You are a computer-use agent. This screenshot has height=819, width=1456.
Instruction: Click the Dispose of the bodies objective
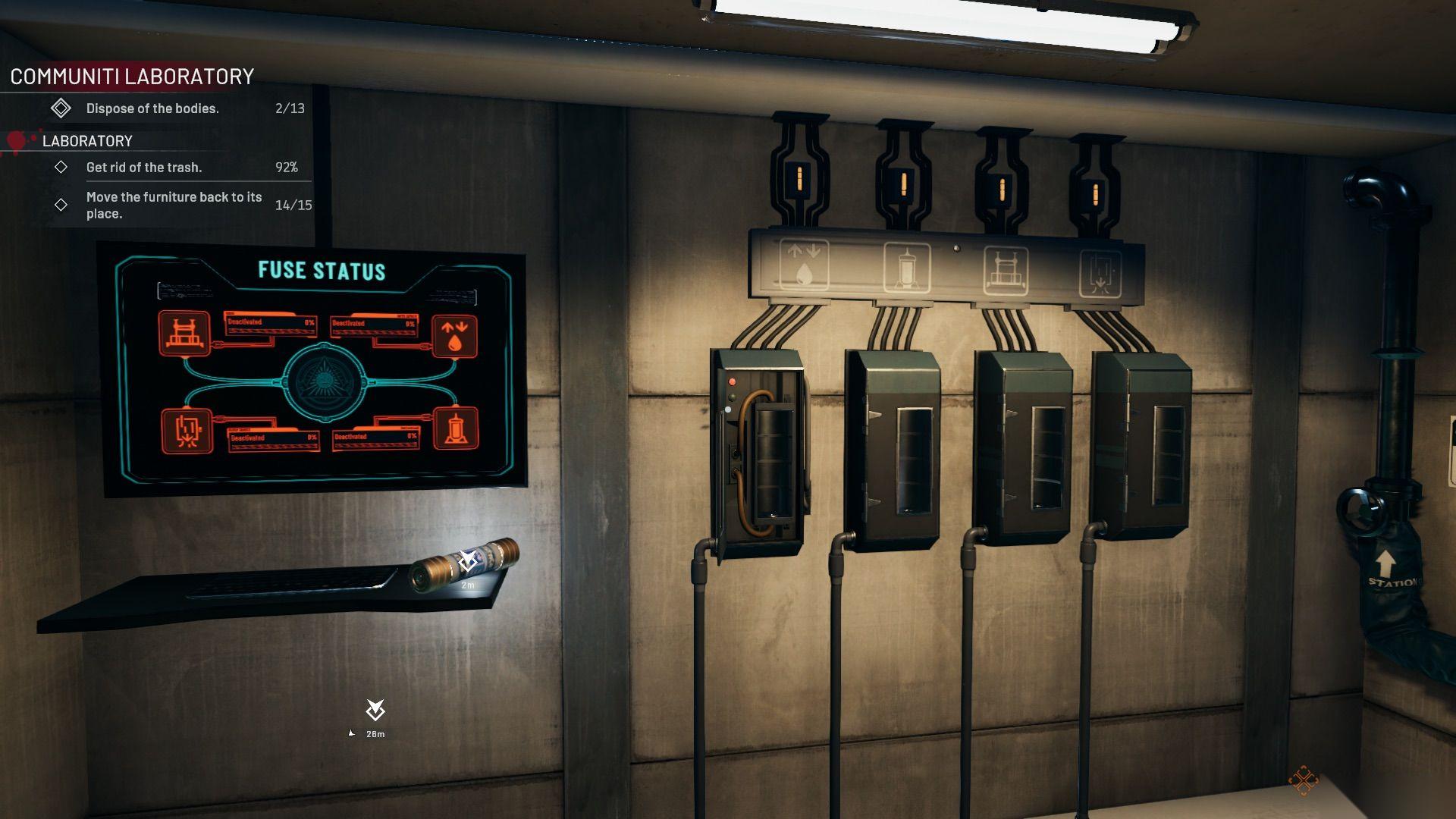coord(152,108)
